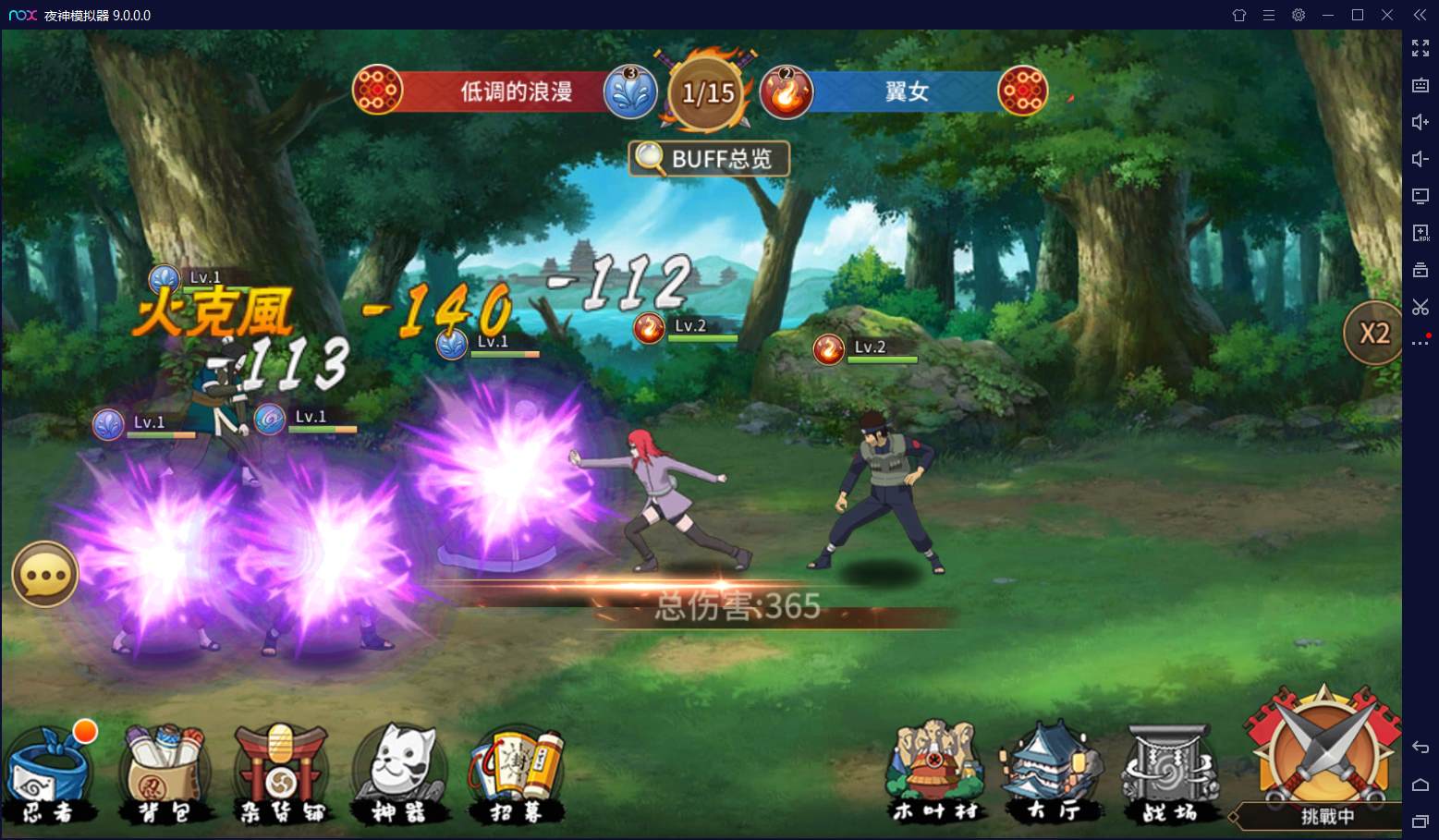The width and height of the screenshot is (1439, 840).
Task: Open the BUFF总览 overview
Action: point(709,159)
